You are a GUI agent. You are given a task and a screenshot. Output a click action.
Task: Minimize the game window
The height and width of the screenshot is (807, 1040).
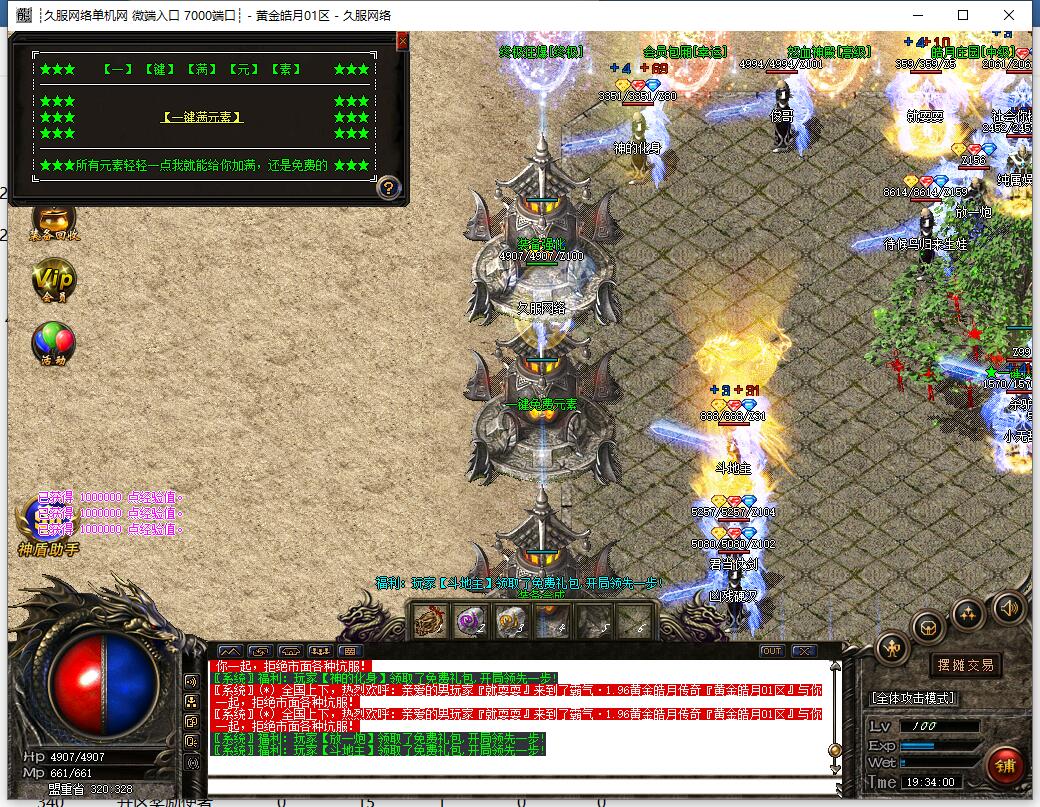(x=917, y=15)
